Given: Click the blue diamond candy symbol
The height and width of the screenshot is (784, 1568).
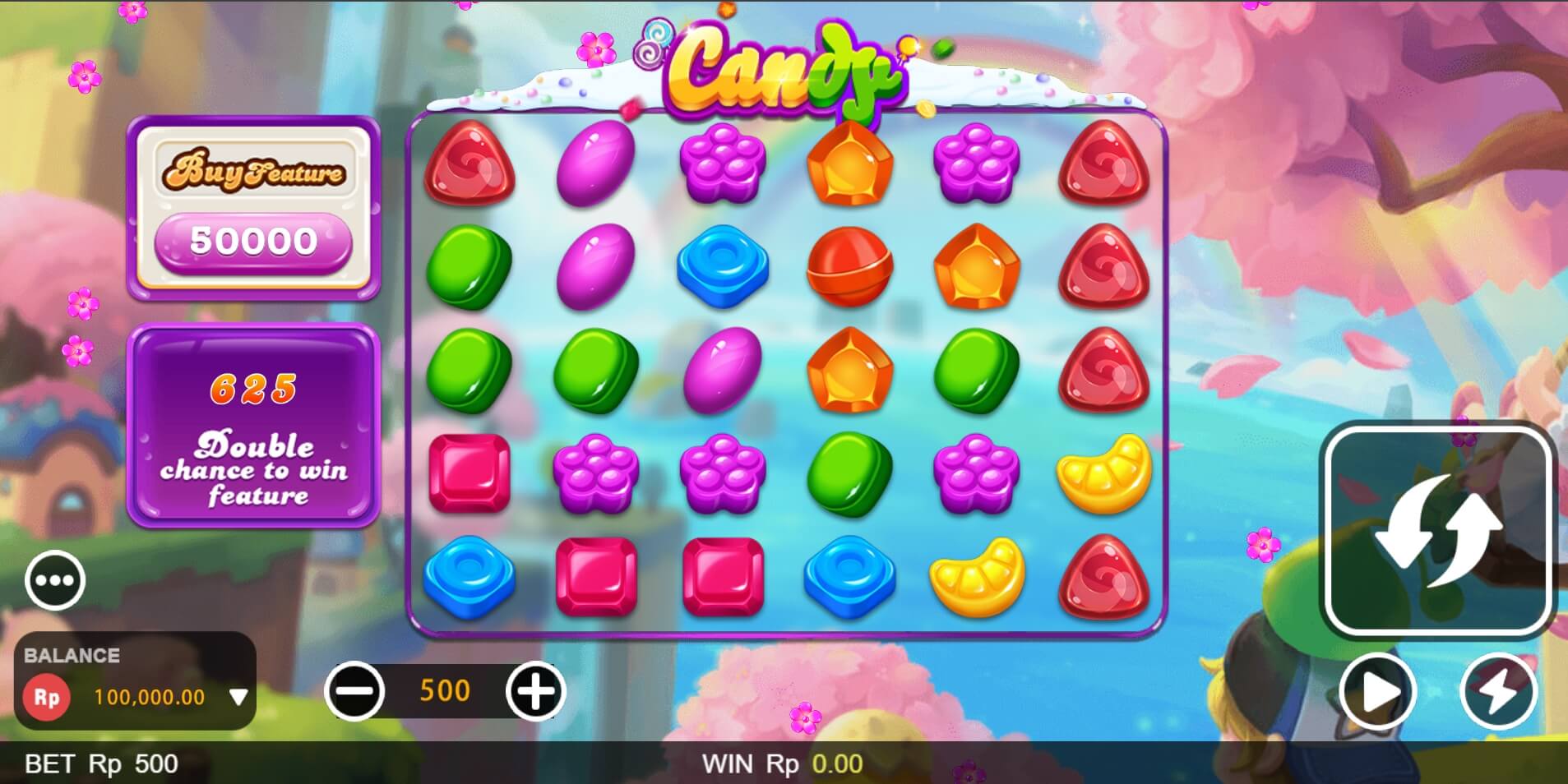Looking at the screenshot, I should (722, 266).
